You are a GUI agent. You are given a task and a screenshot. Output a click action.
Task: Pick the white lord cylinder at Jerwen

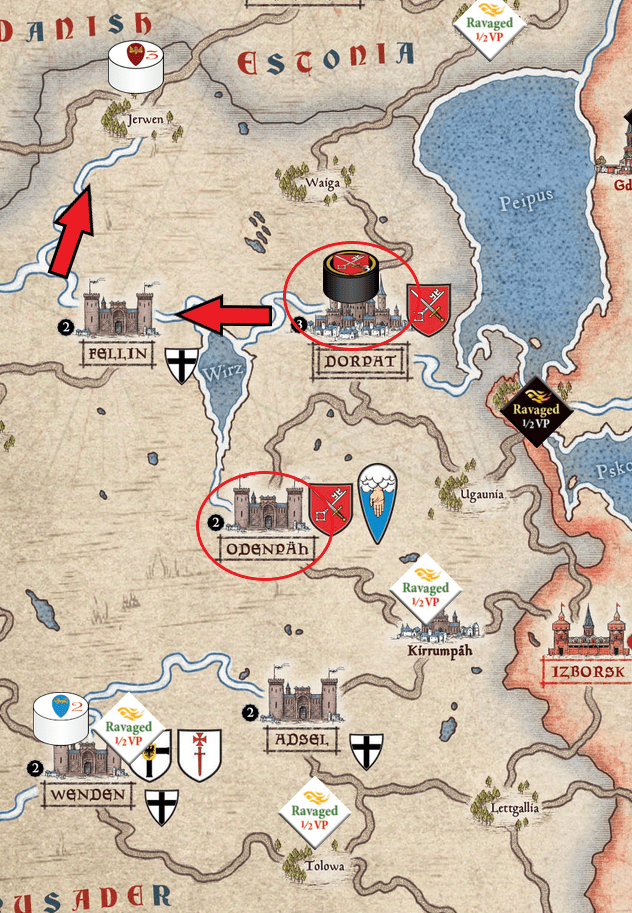(x=134, y=69)
